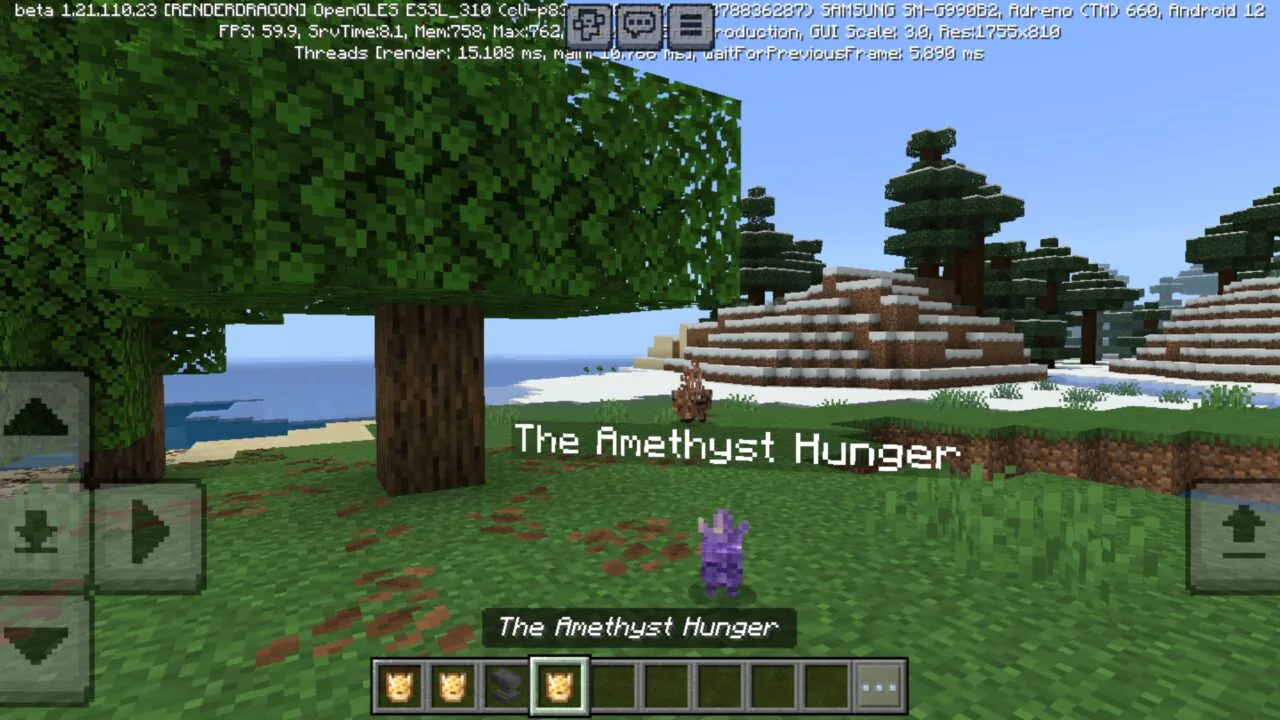Select the second mob-head hotbar slot
The image size is (1280, 720).
[451, 684]
